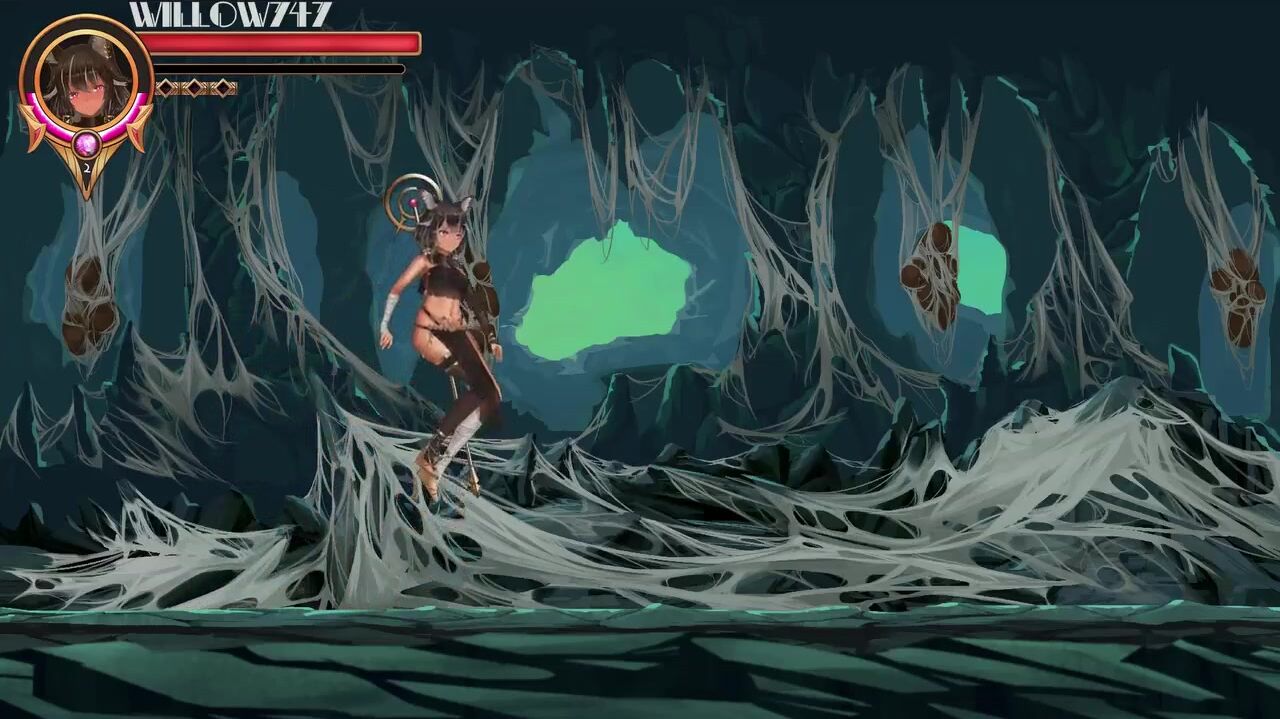Viewport: 1280px width, 719px height.
Task: Select the pink orb item below the portrait
Action: point(85,147)
